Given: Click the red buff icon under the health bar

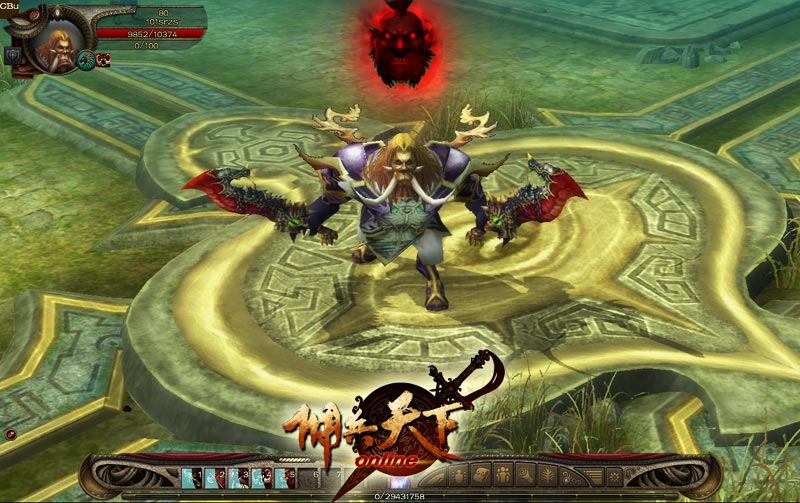Looking at the screenshot, I should 103,59.
